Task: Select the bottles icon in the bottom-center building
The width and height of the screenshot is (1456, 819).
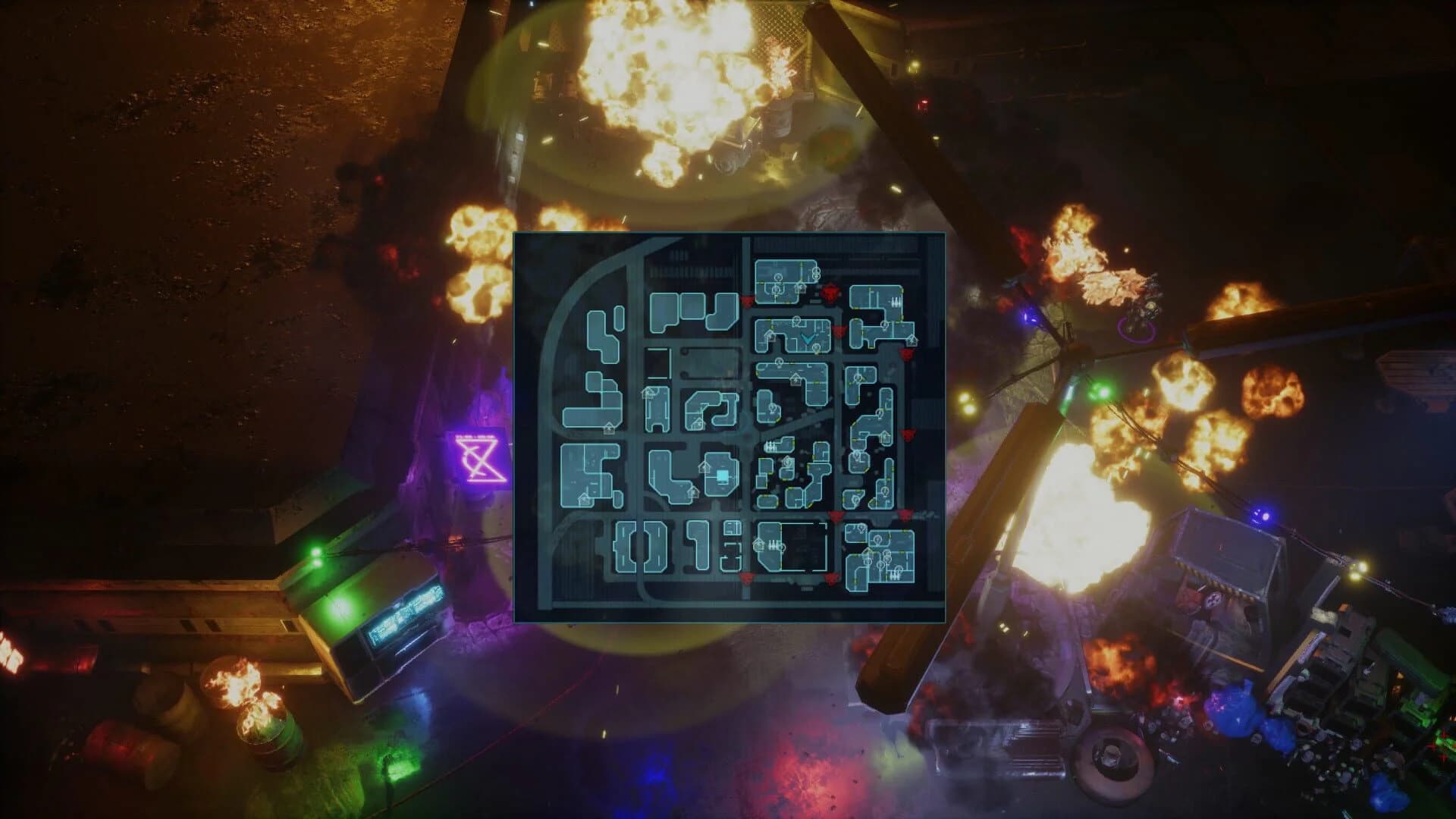Action: point(773,544)
